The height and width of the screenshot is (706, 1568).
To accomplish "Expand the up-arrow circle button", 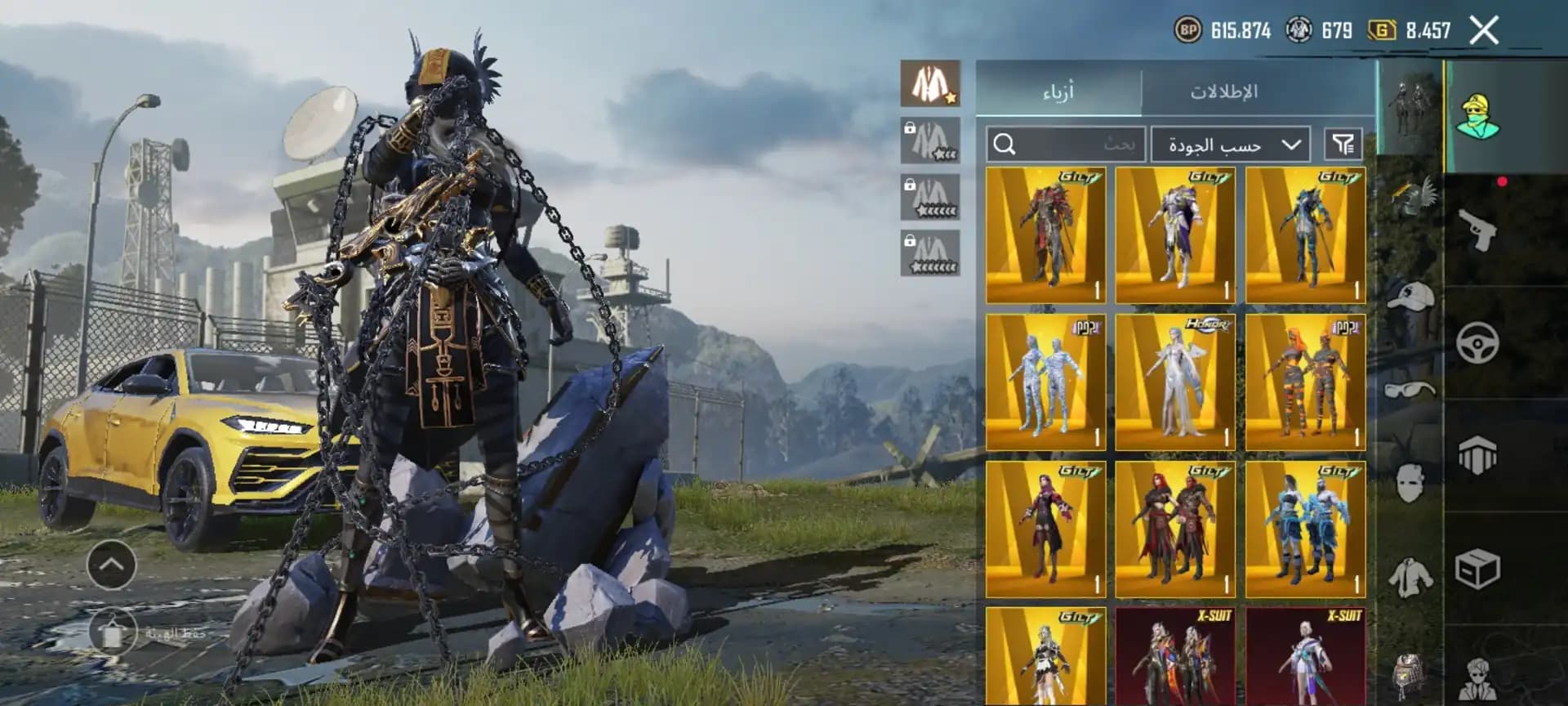I will click(111, 564).
